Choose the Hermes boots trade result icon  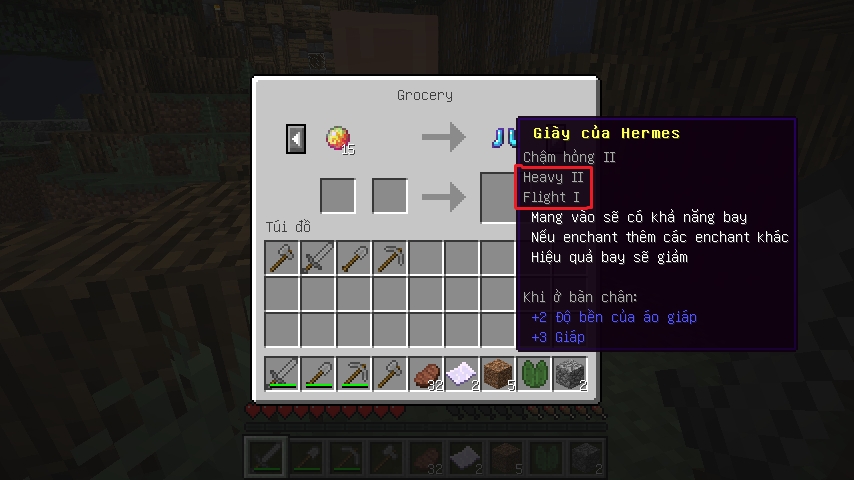[502, 138]
